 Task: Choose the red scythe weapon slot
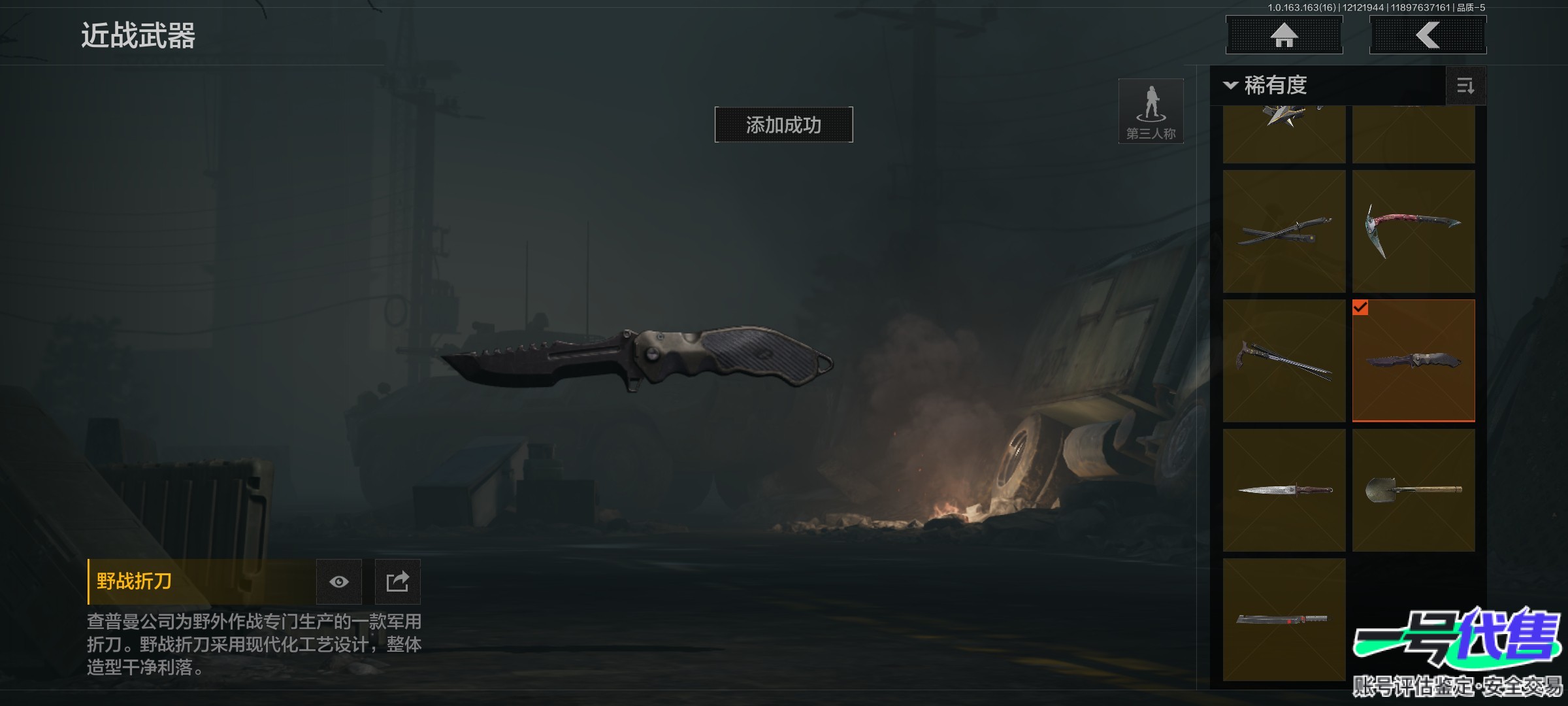pos(1413,231)
